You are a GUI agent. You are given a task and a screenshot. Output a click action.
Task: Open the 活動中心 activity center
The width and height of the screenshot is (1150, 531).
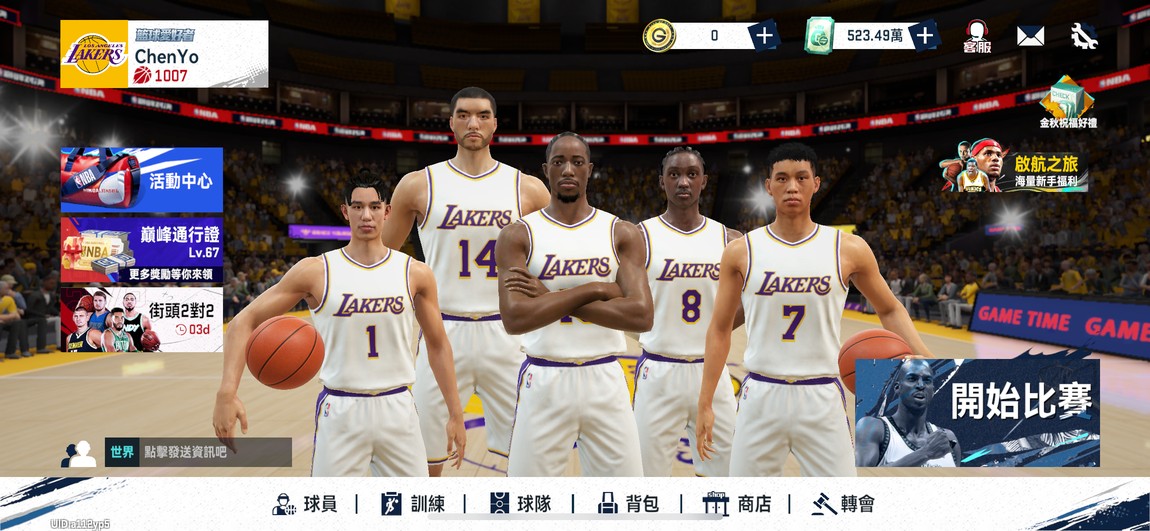tap(142, 180)
